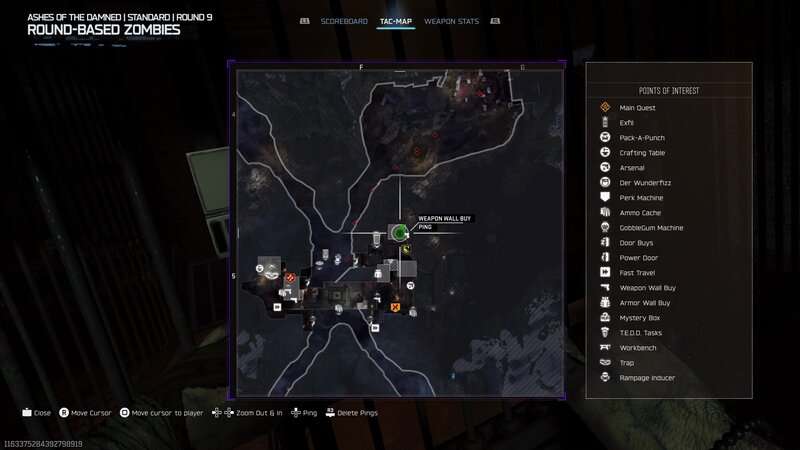Choose Arsenal in the legend list

(x=632, y=168)
